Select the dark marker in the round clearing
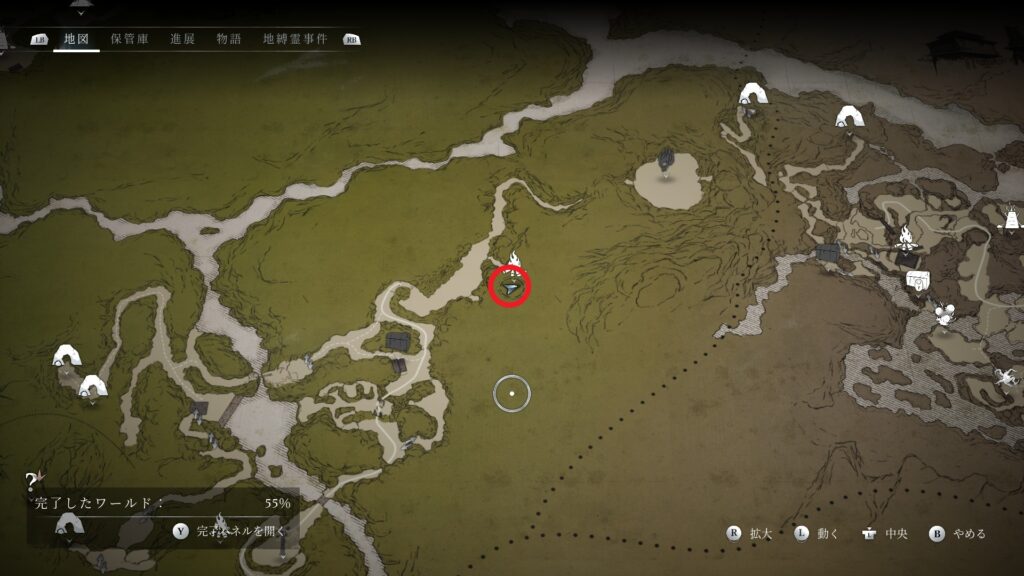Viewport: 1024px width, 576px height. pos(666,162)
